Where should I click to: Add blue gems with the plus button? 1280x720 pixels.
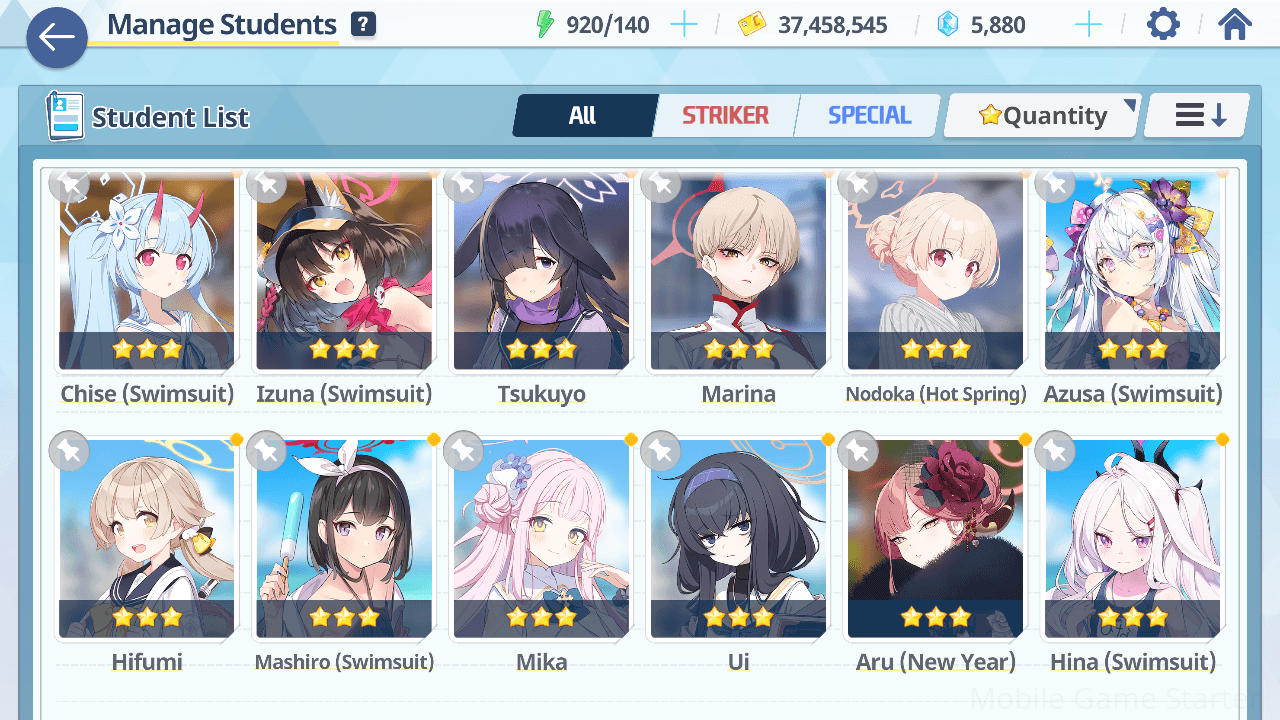click(1088, 25)
